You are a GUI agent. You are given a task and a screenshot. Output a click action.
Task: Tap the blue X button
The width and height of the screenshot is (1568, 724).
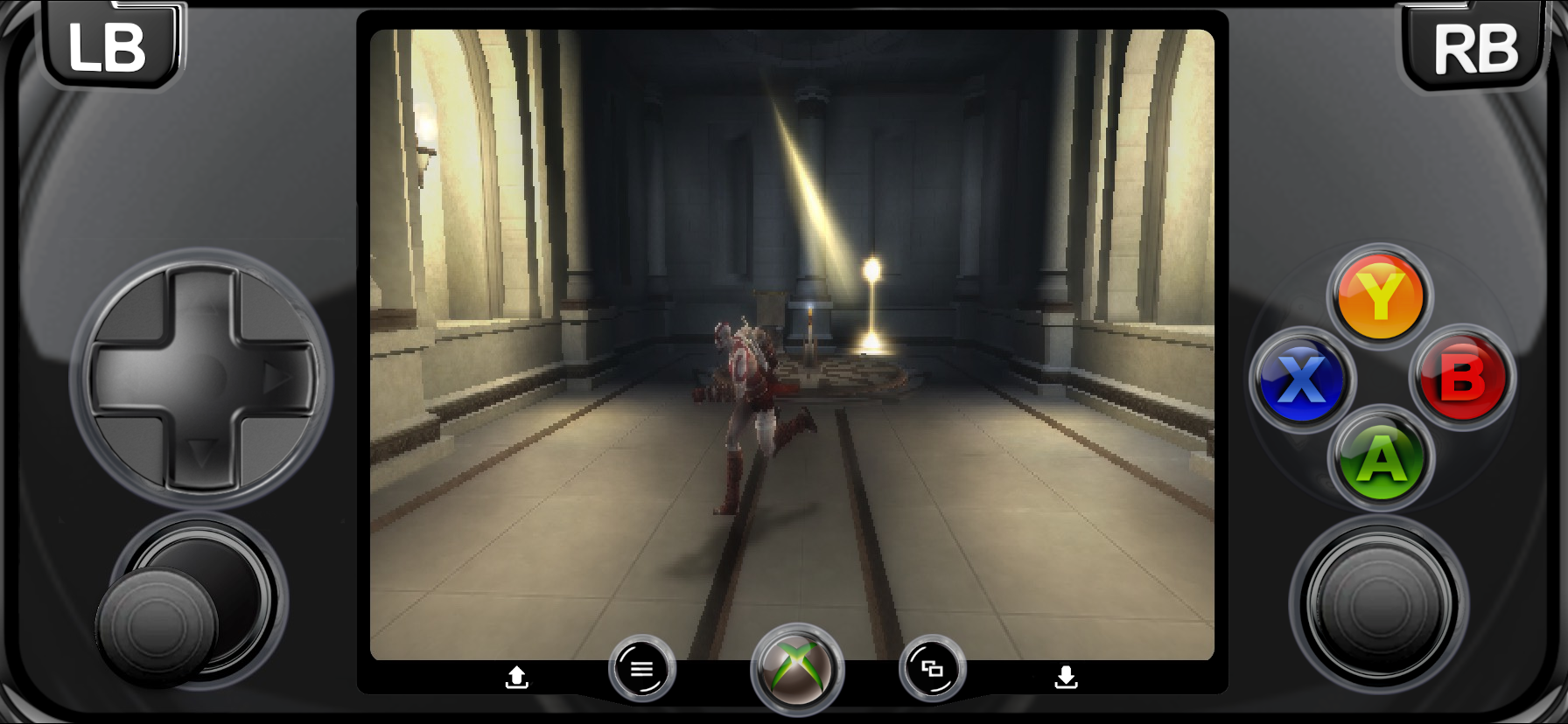point(1301,379)
